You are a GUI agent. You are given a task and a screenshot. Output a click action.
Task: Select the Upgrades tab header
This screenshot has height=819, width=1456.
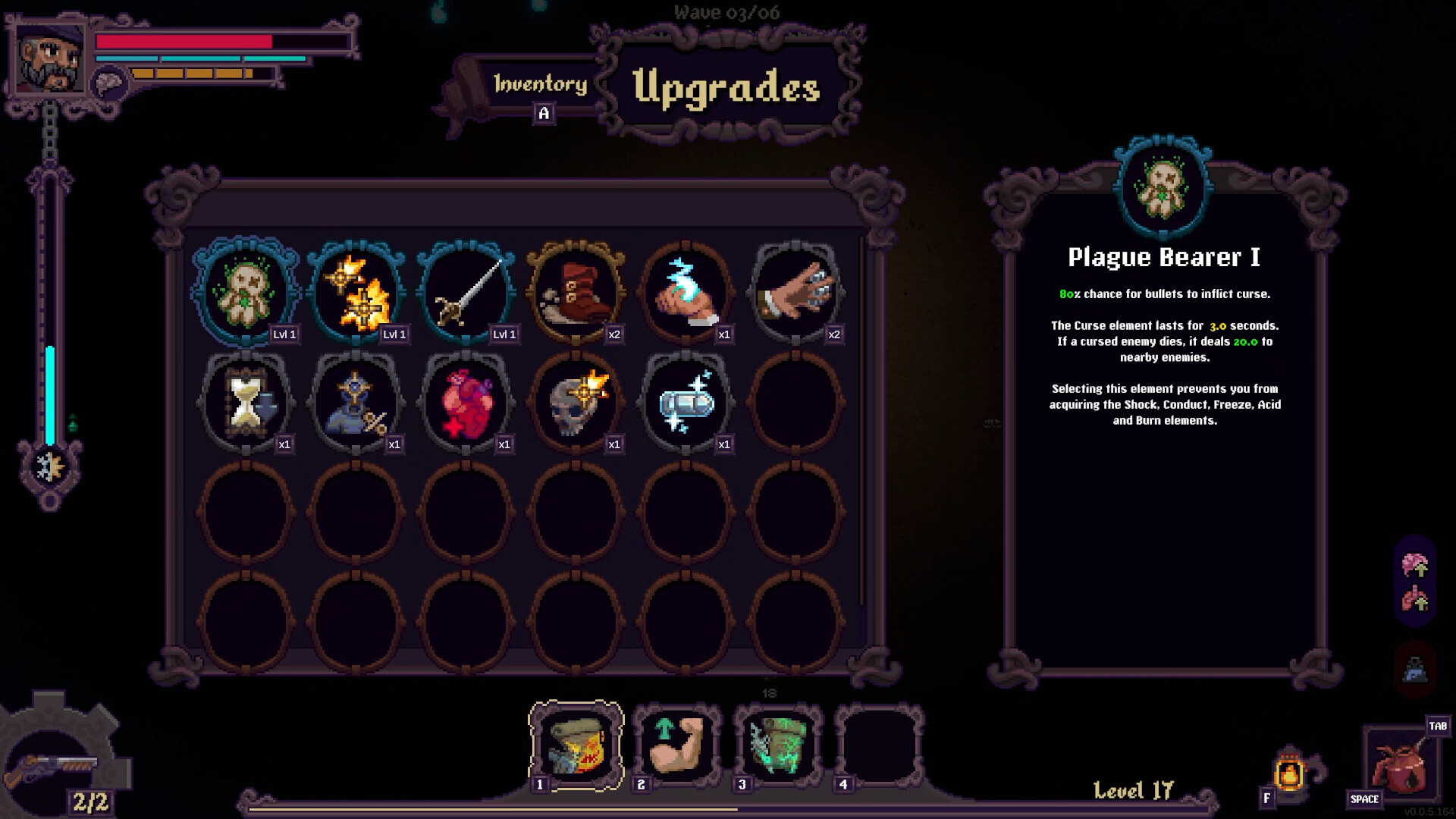pyautogui.click(x=726, y=87)
